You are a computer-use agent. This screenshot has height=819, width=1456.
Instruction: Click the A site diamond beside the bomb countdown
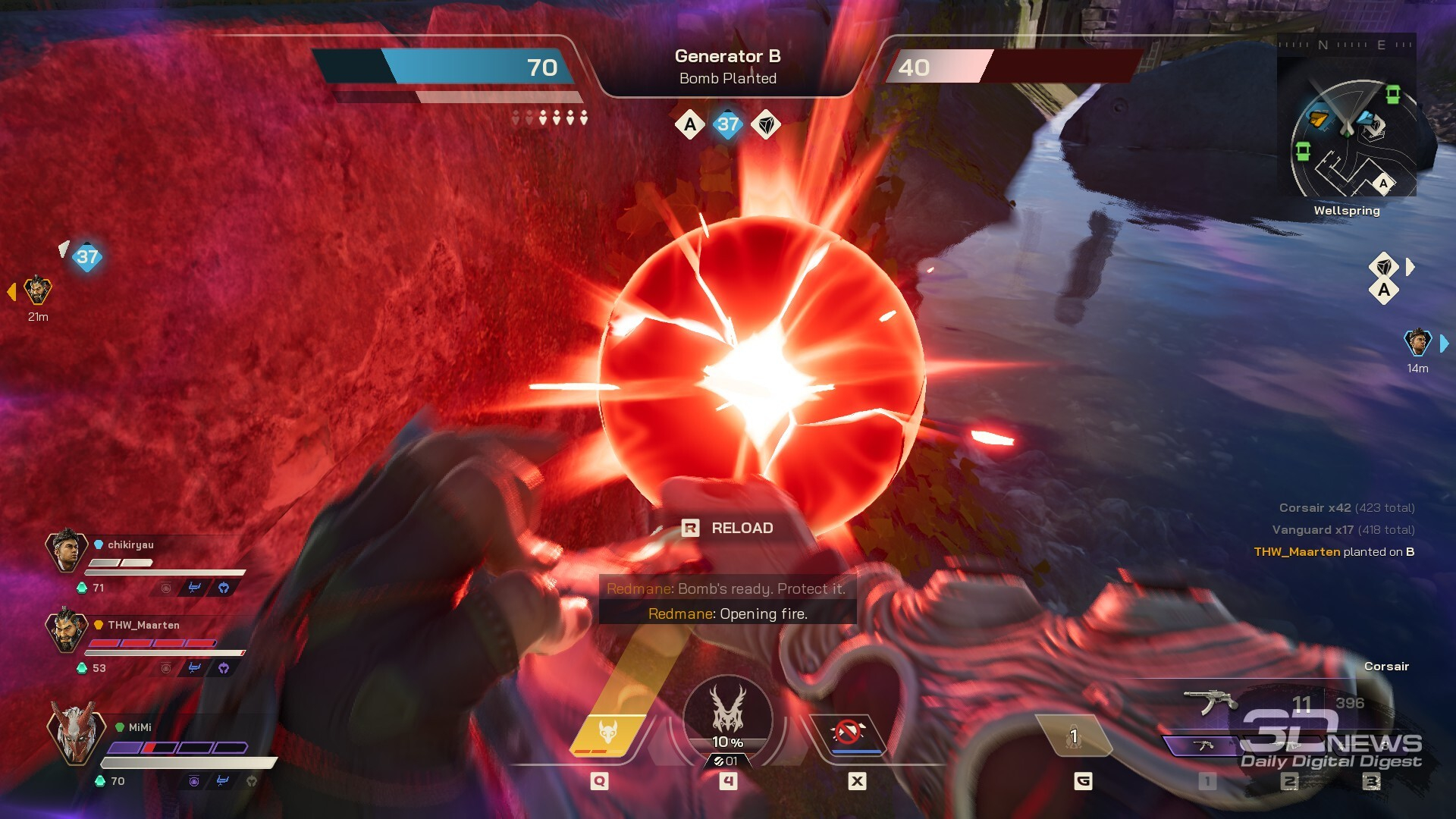(x=689, y=124)
